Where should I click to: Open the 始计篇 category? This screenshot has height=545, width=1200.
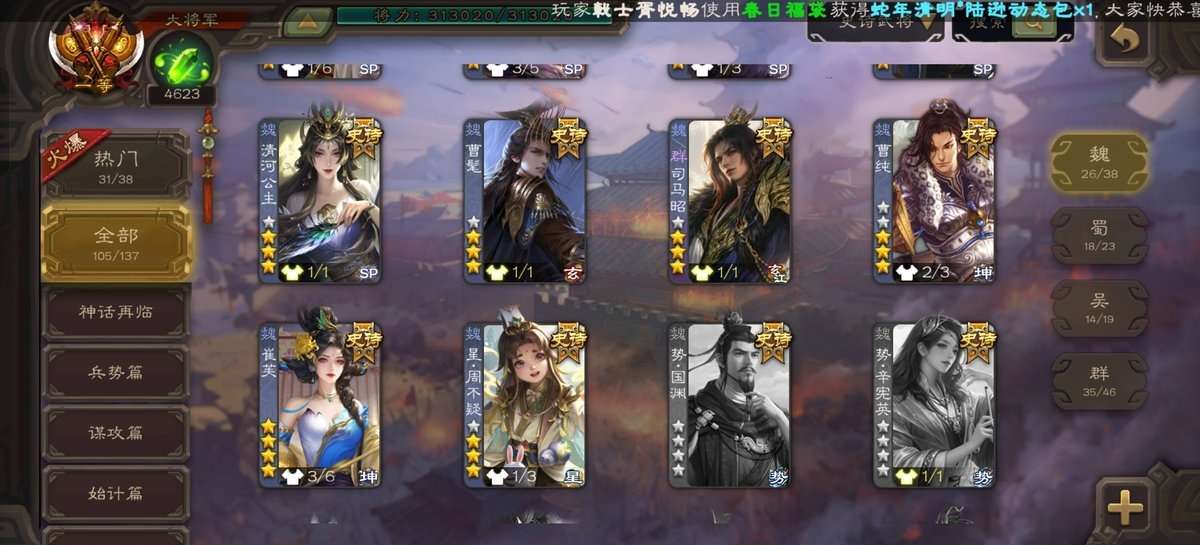point(116,493)
